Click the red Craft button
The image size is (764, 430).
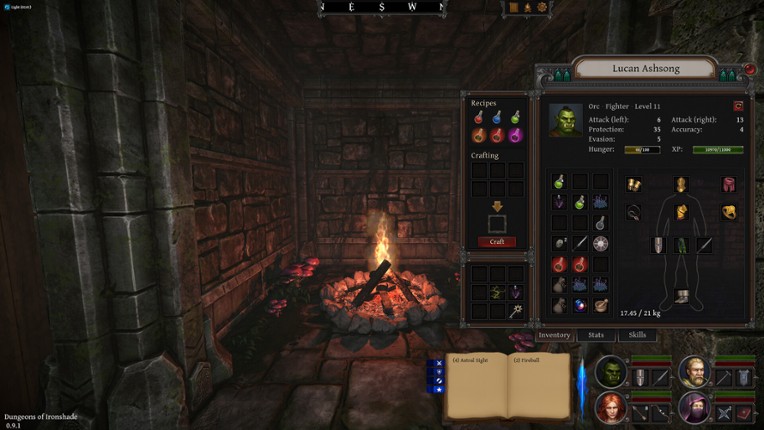[497, 242]
